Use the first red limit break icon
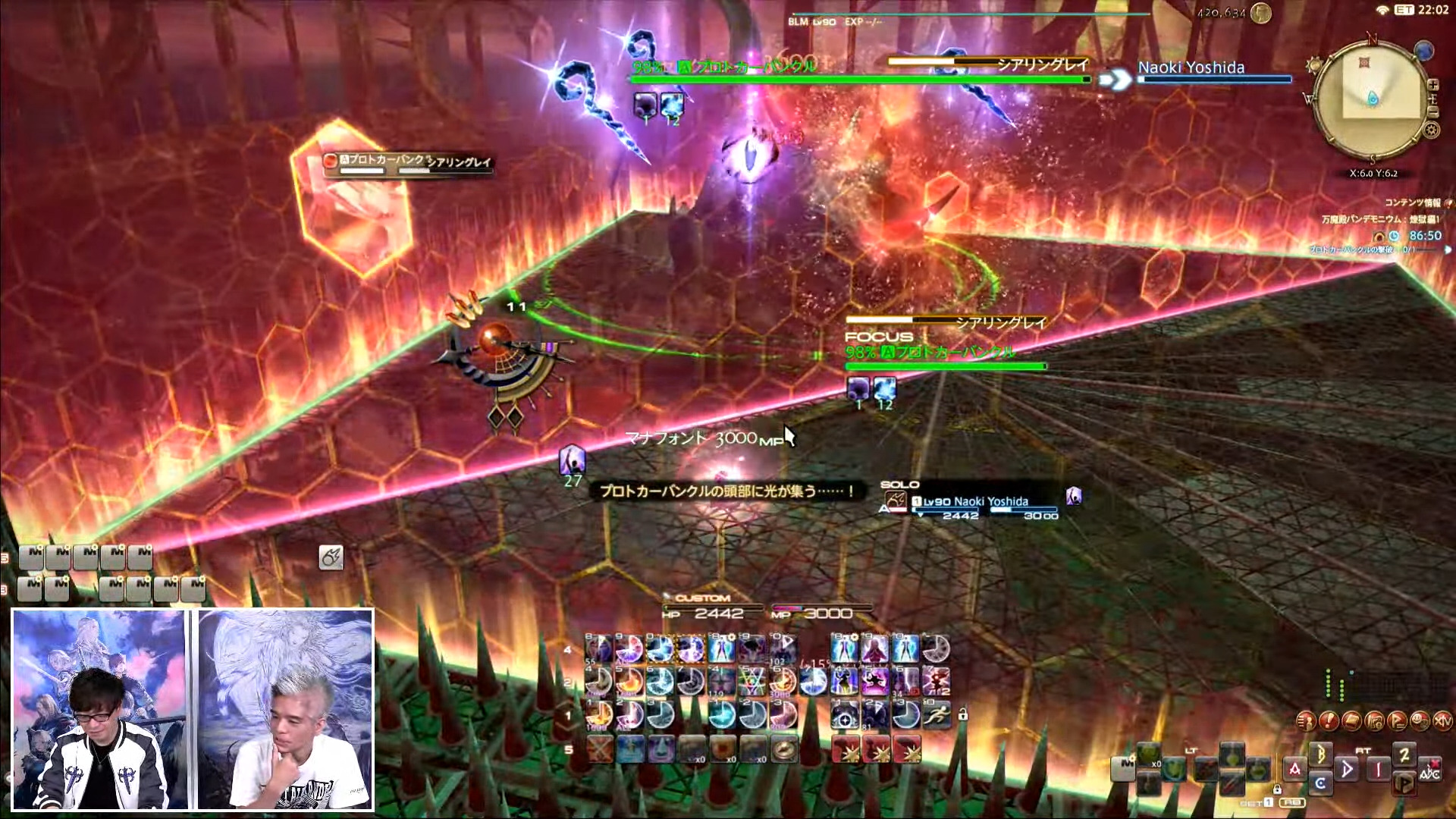Viewport: 1456px width, 819px height. click(x=846, y=749)
